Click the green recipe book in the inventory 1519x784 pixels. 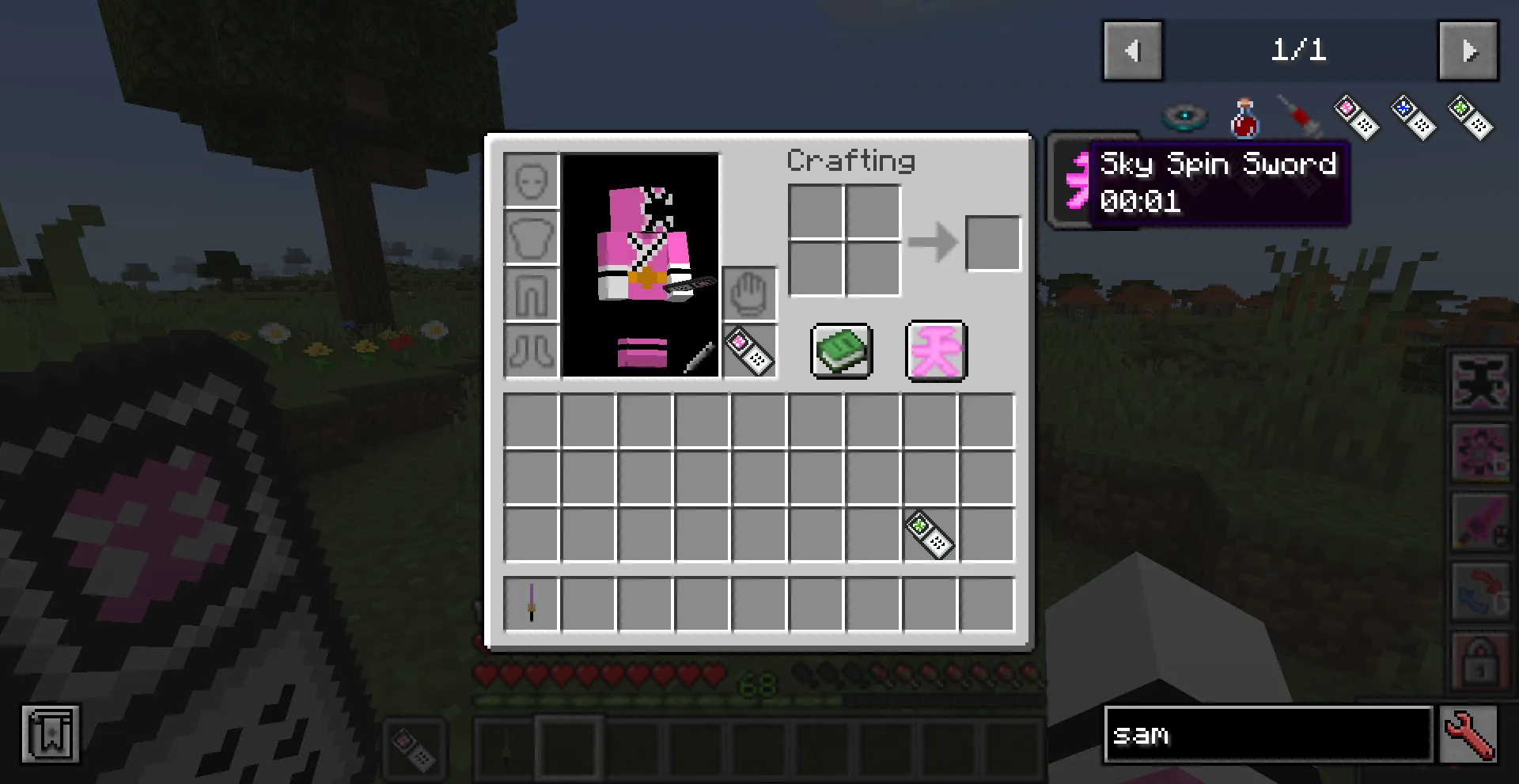coord(841,351)
